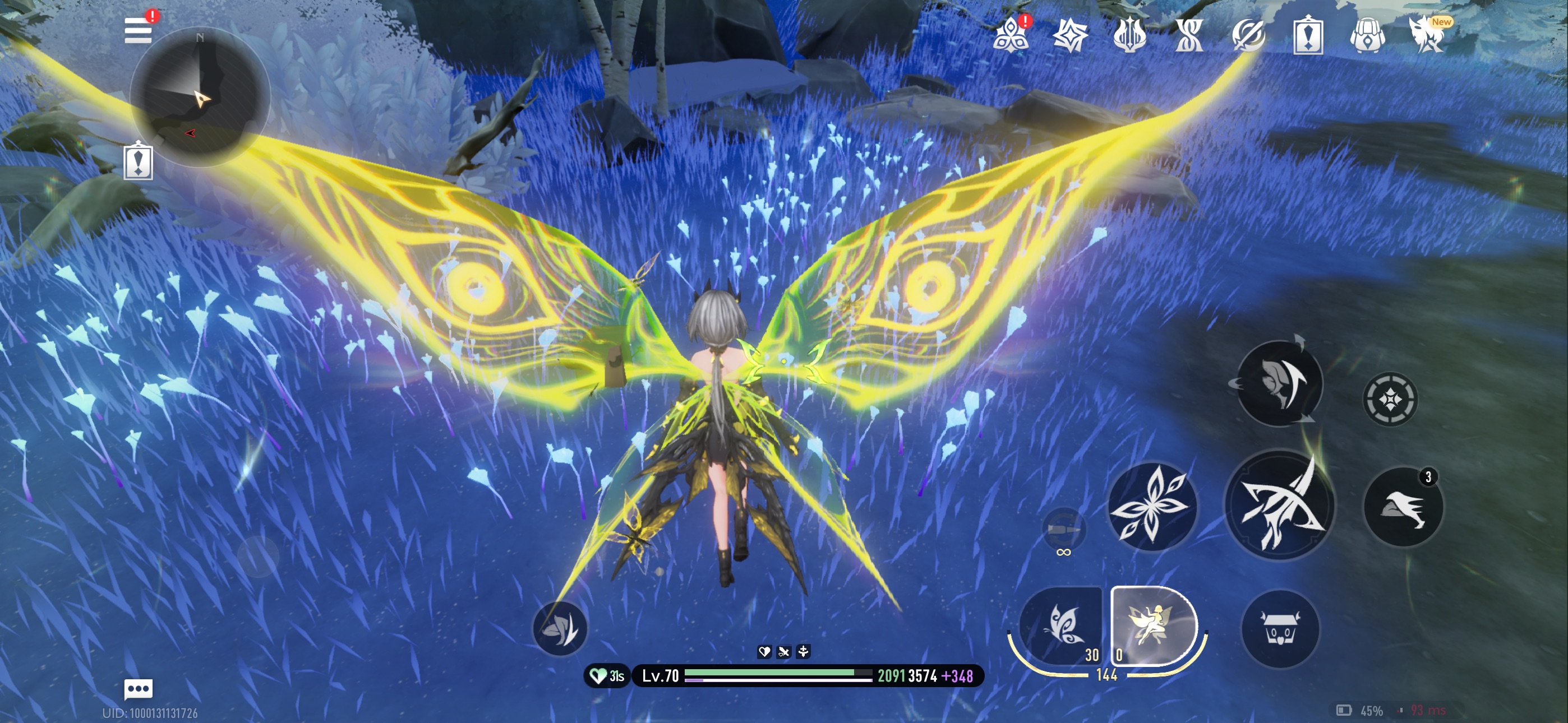
Task: Open the backpack inventory
Action: (1367, 36)
